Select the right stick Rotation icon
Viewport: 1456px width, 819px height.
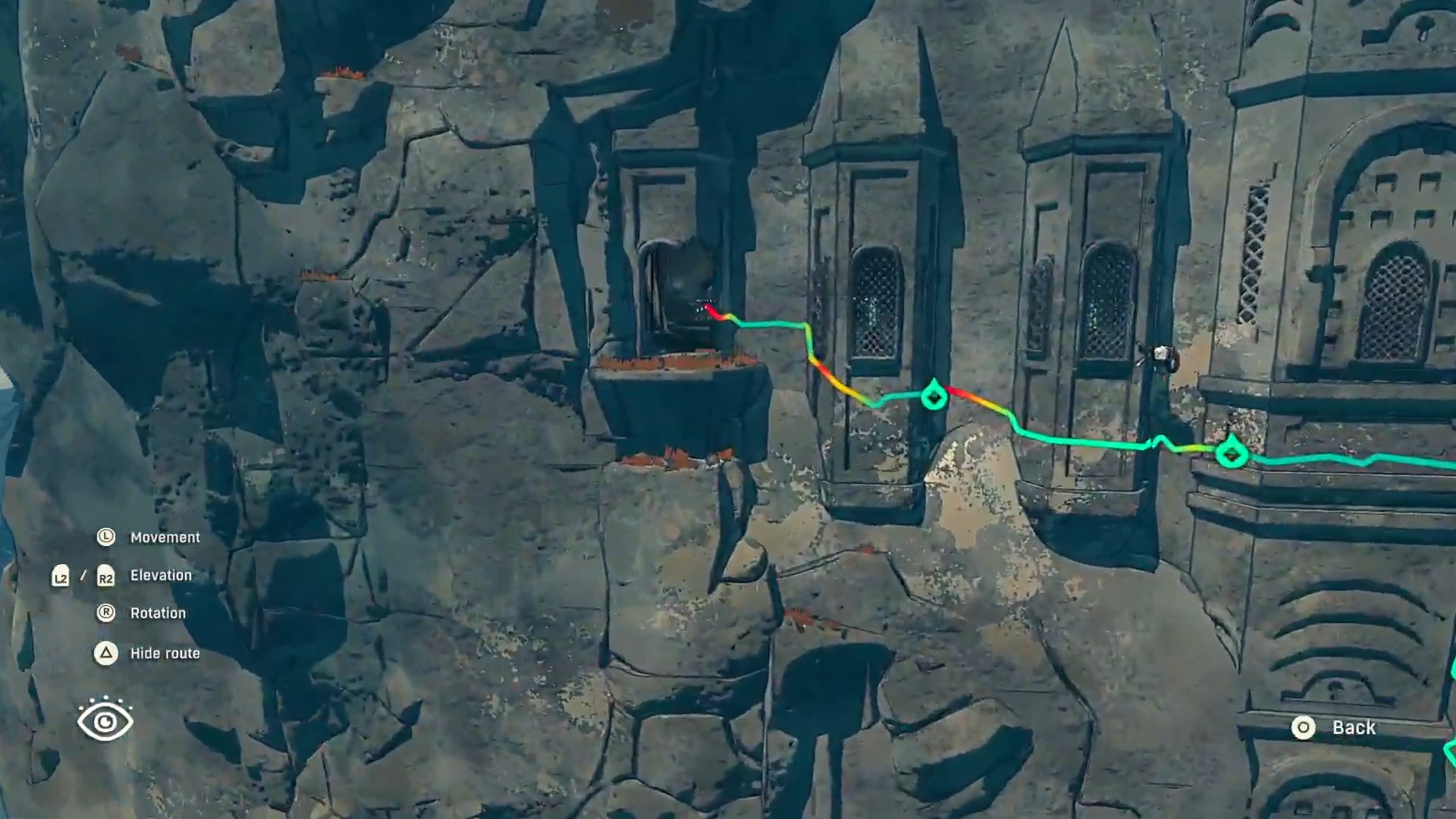[x=105, y=613]
